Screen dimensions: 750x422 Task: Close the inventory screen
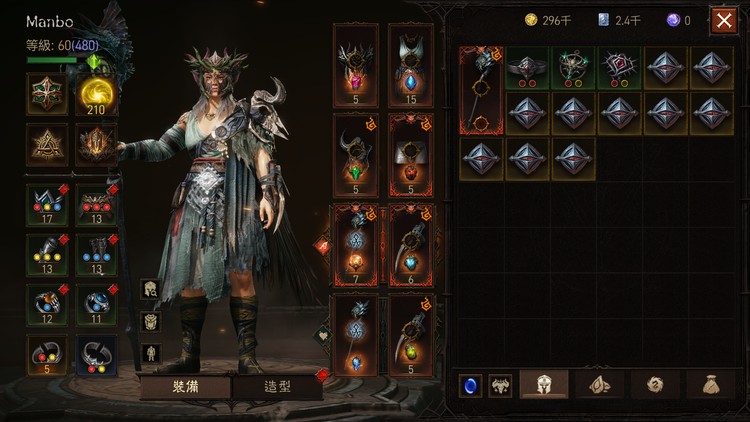(x=724, y=20)
